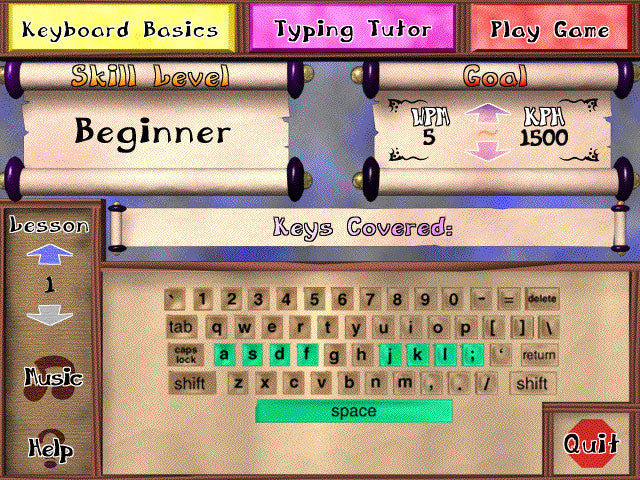Screen dimensions: 640x480
Task: Select the Play Game tab
Action: (x=549, y=29)
